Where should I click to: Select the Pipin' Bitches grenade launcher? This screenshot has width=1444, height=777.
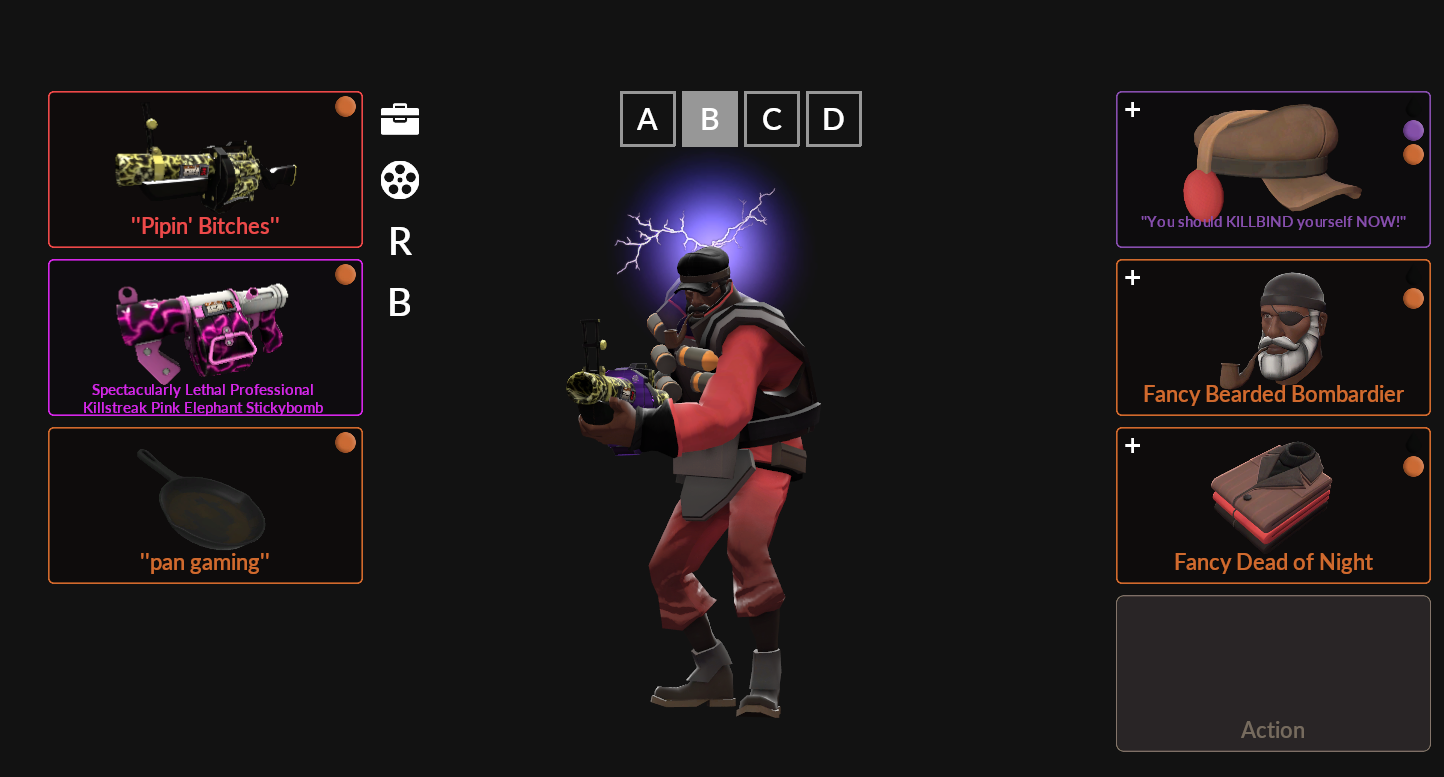(x=205, y=169)
